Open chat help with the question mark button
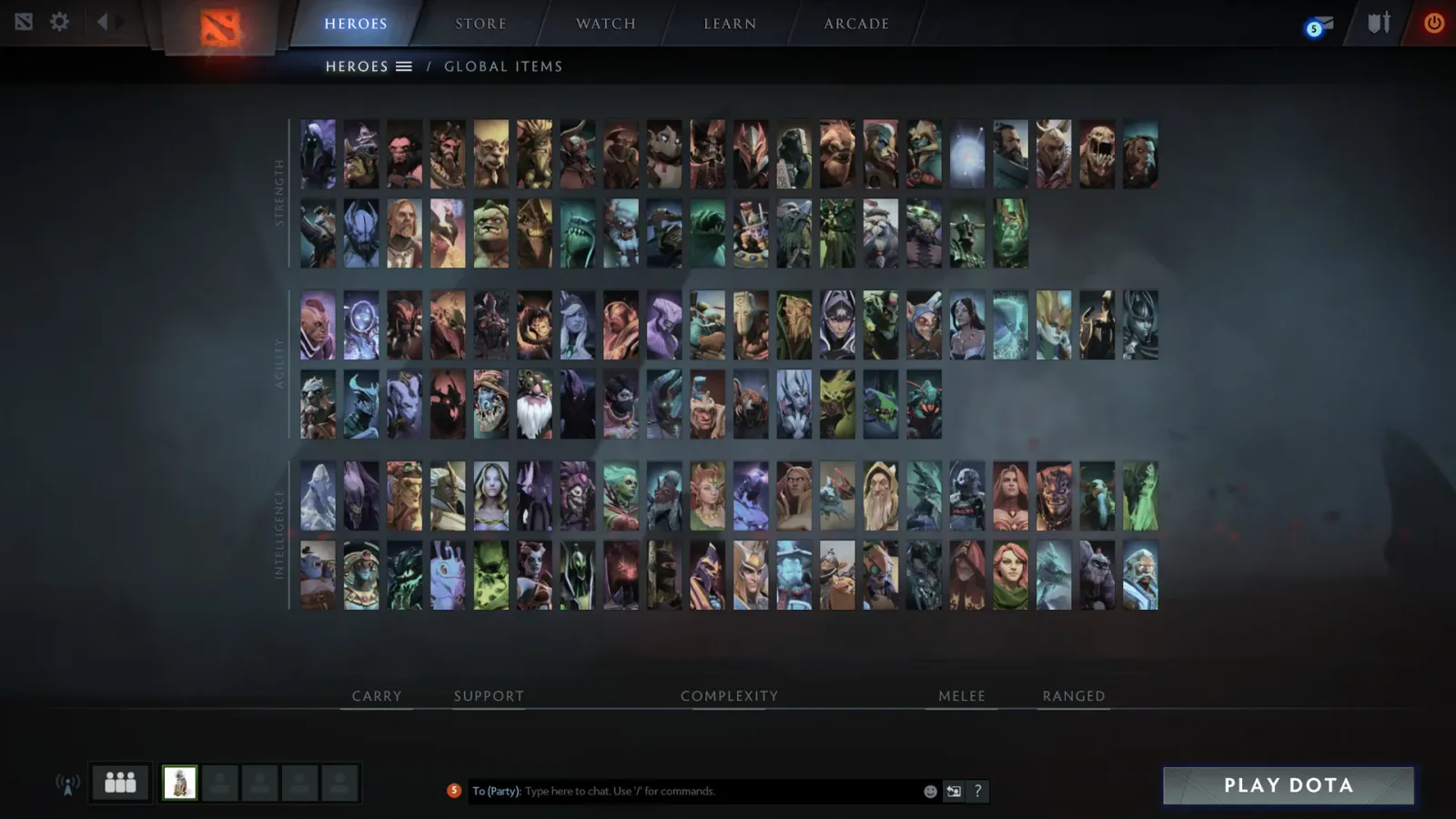 976,791
